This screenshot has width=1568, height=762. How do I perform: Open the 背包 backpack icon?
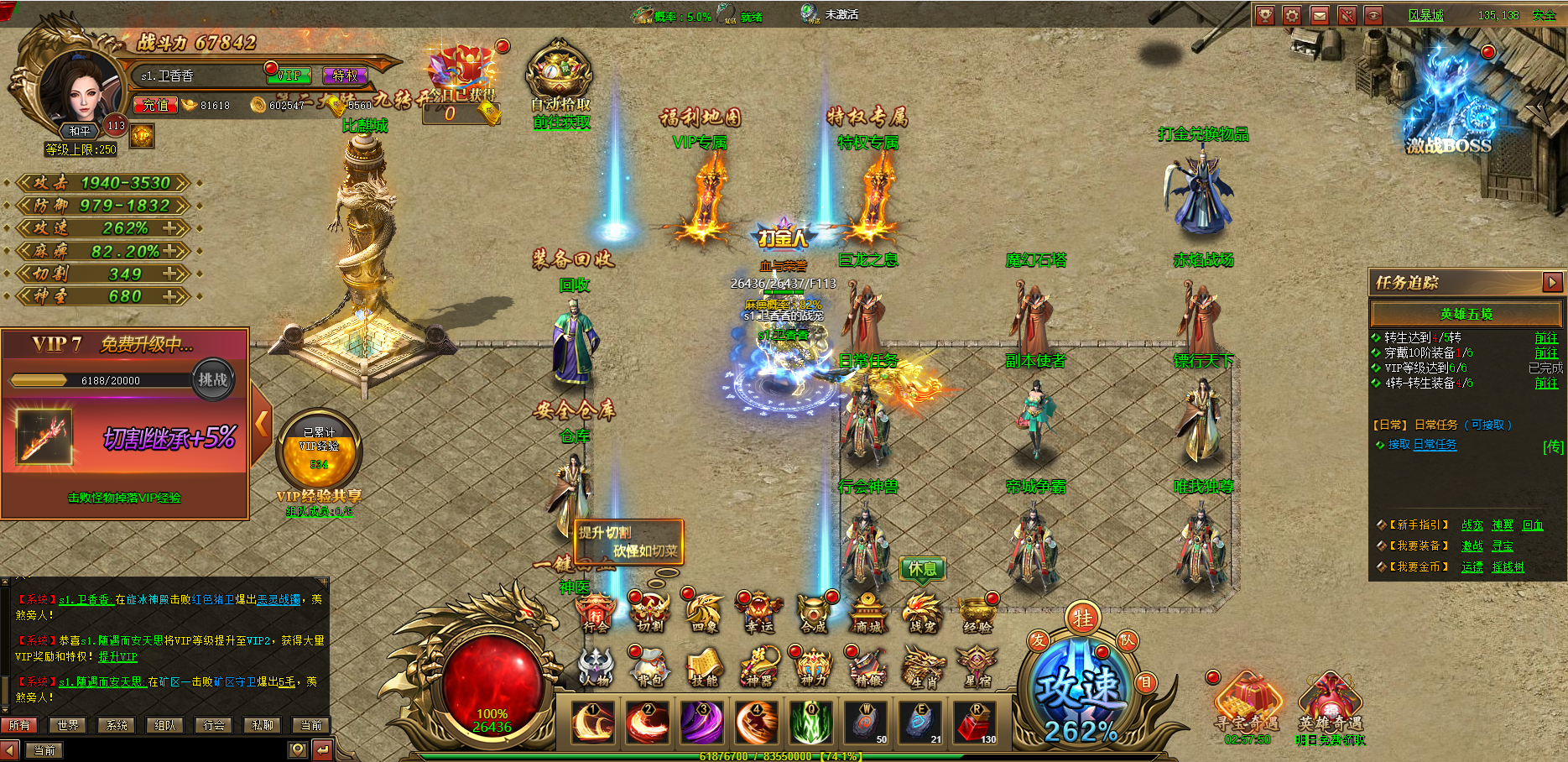click(x=649, y=668)
